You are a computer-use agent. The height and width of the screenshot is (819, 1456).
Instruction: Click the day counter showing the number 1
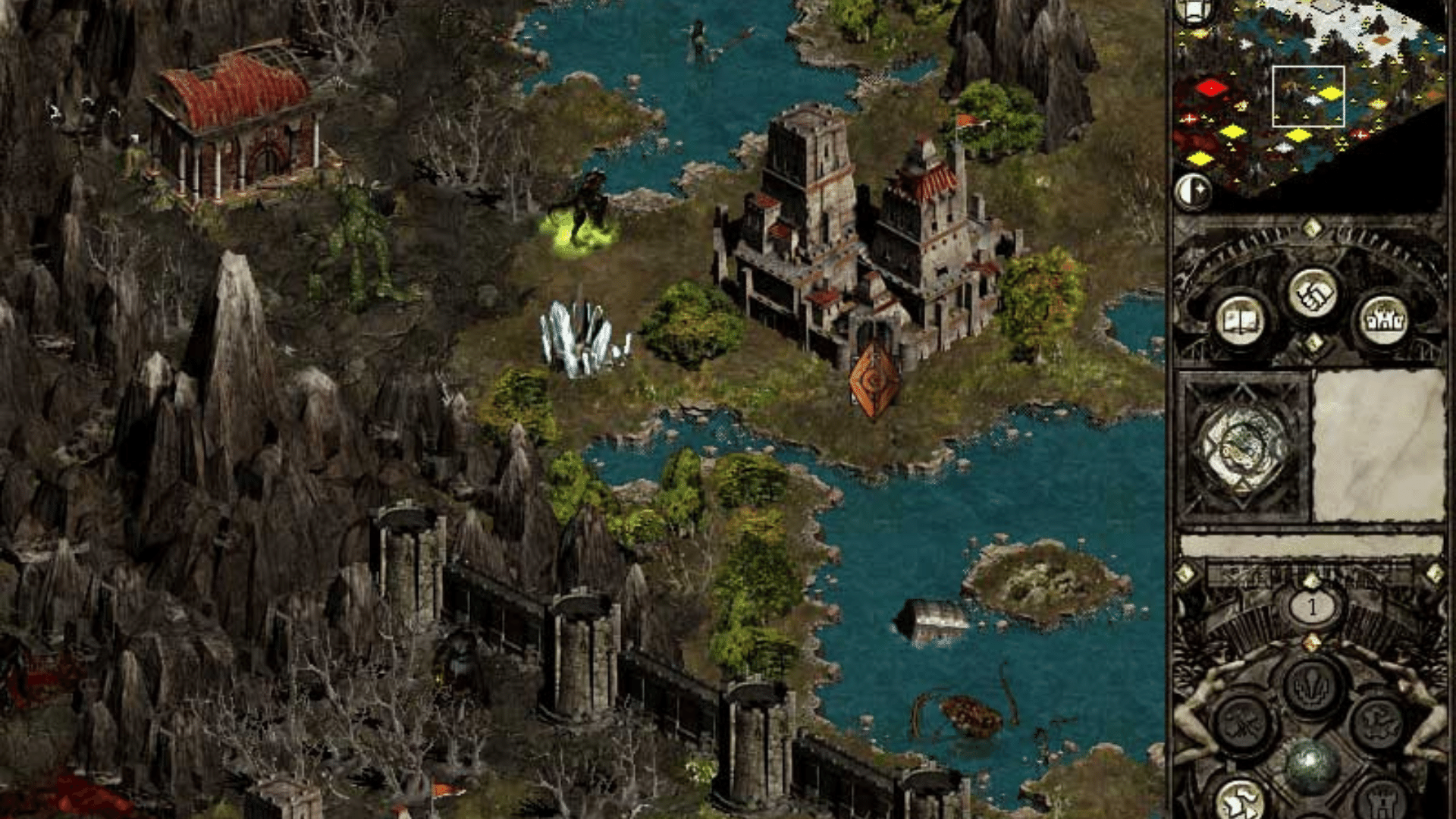pyautogui.click(x=1313, y=607)
